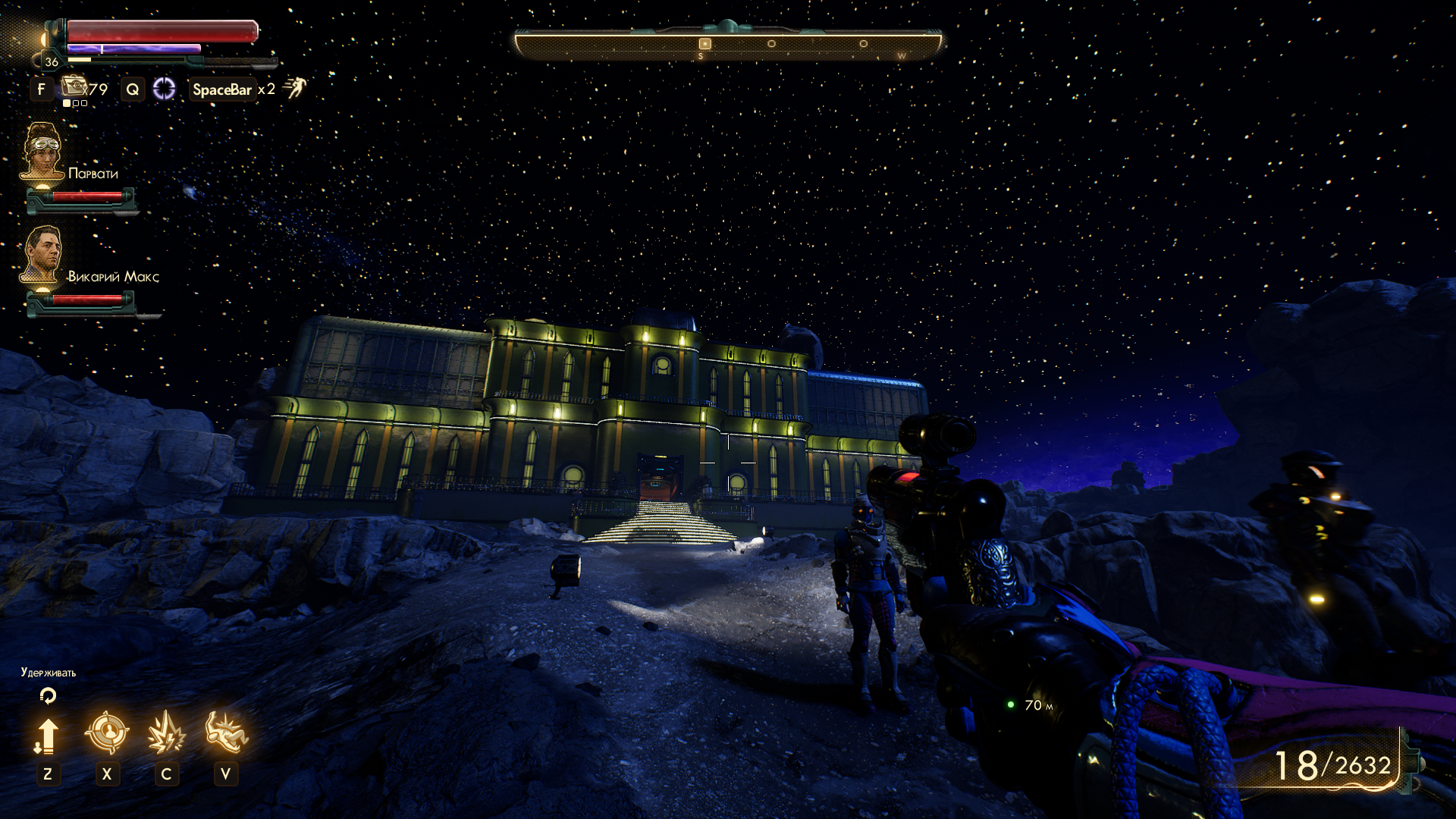Image resolution: width=1456 pixels, height=819 pixels.
Task: Click the circular-arrow hold toggle icon
Action: click(x=48, y=695)
